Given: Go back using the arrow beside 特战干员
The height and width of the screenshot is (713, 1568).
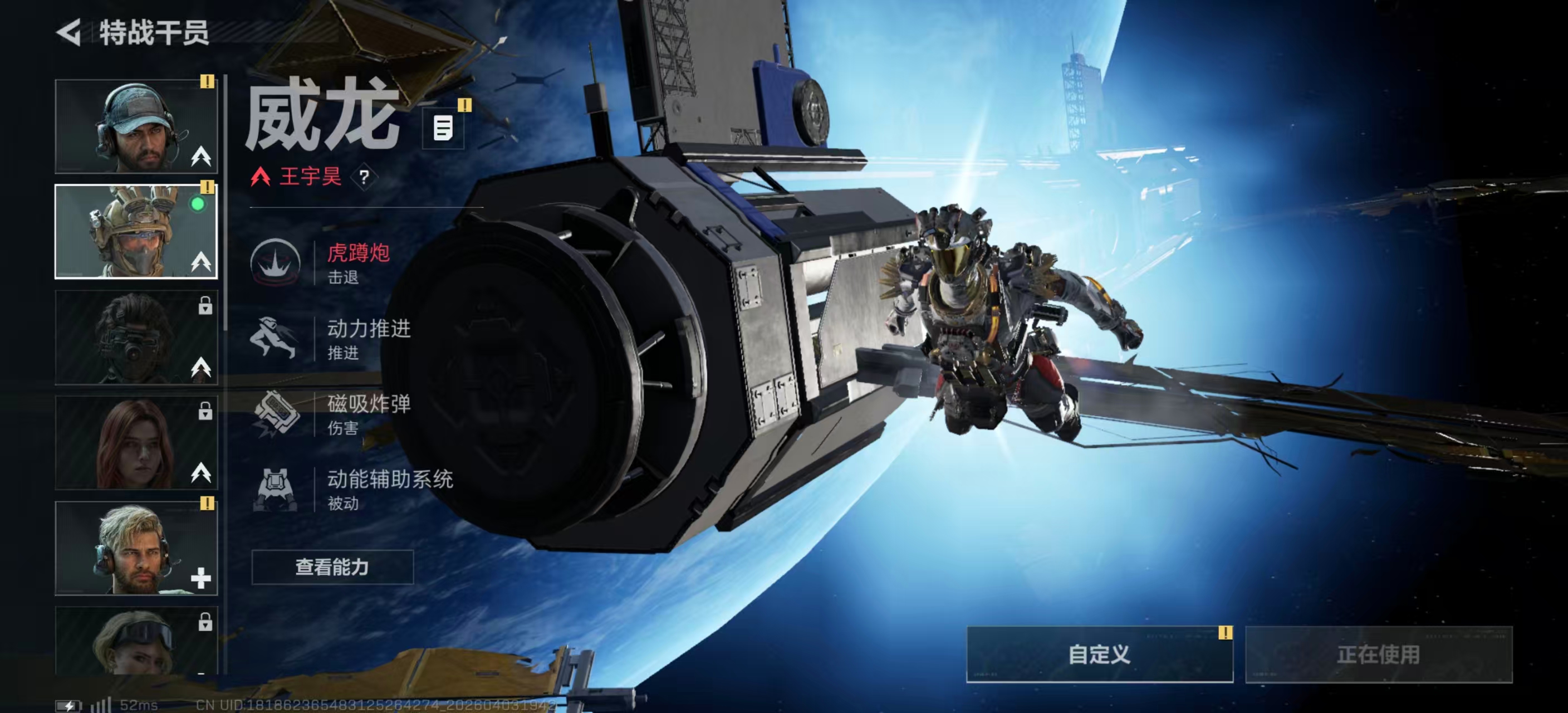Looking at the screenshot, I should click(69, 32).
